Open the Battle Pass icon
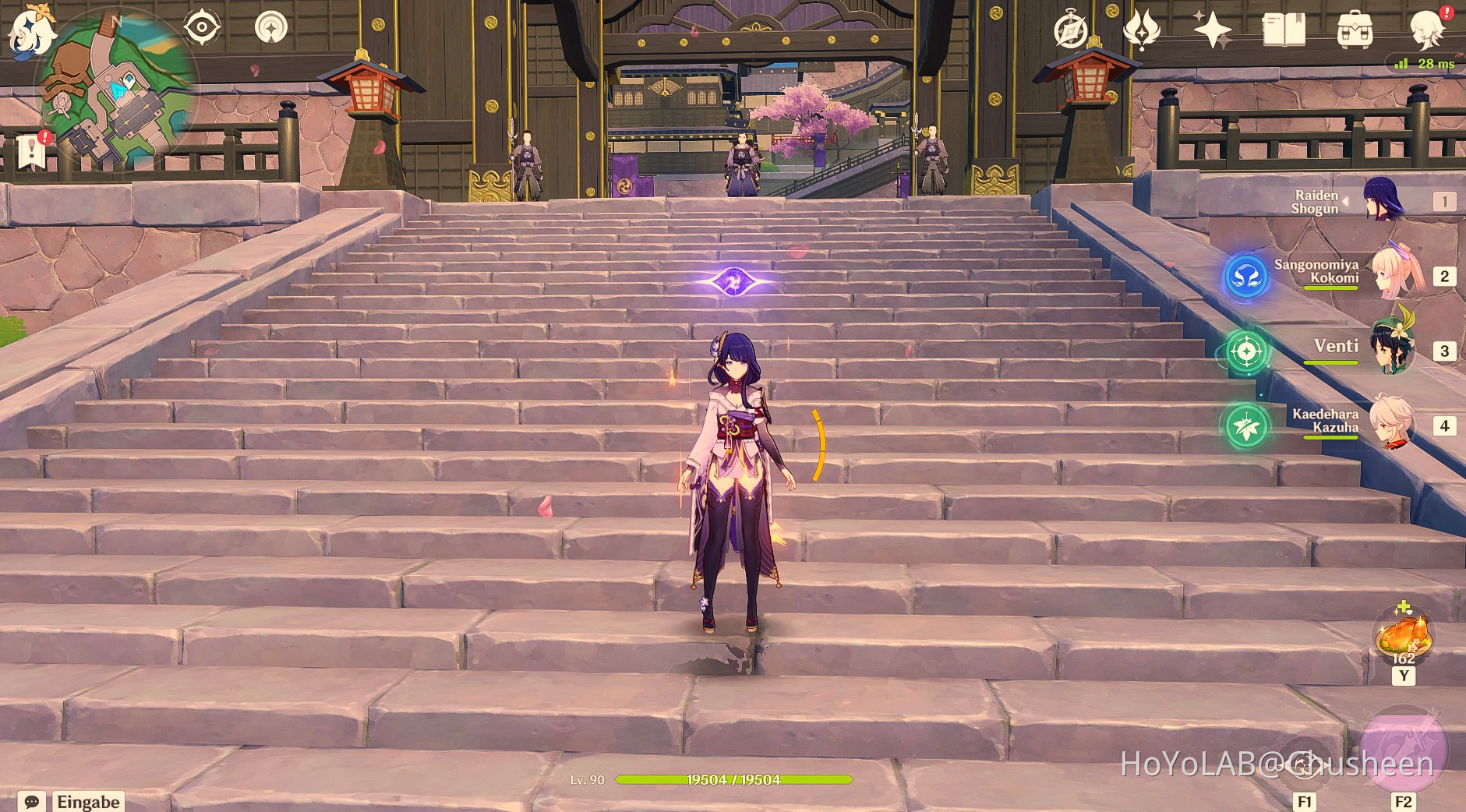Screen dimensions: 1466x812 (x=1141, y=30)
